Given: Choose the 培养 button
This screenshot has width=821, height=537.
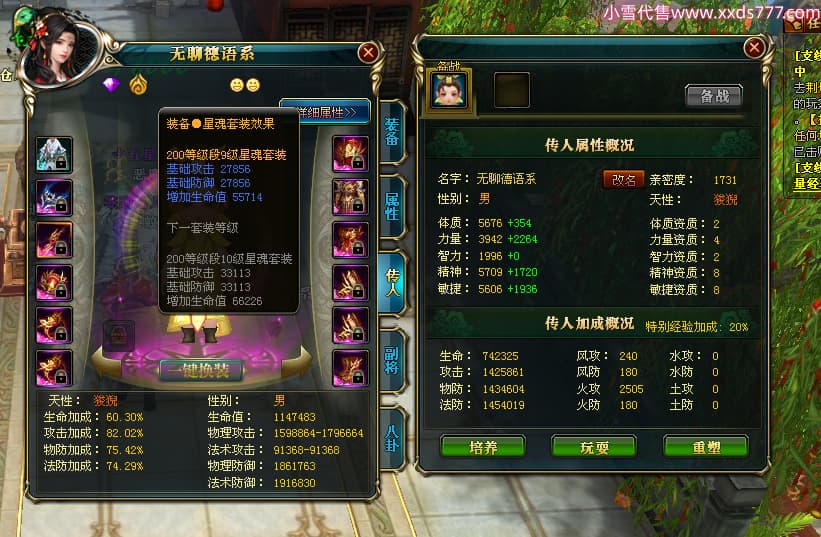Looking at the screenshot, I should click(x=483, y=447).
